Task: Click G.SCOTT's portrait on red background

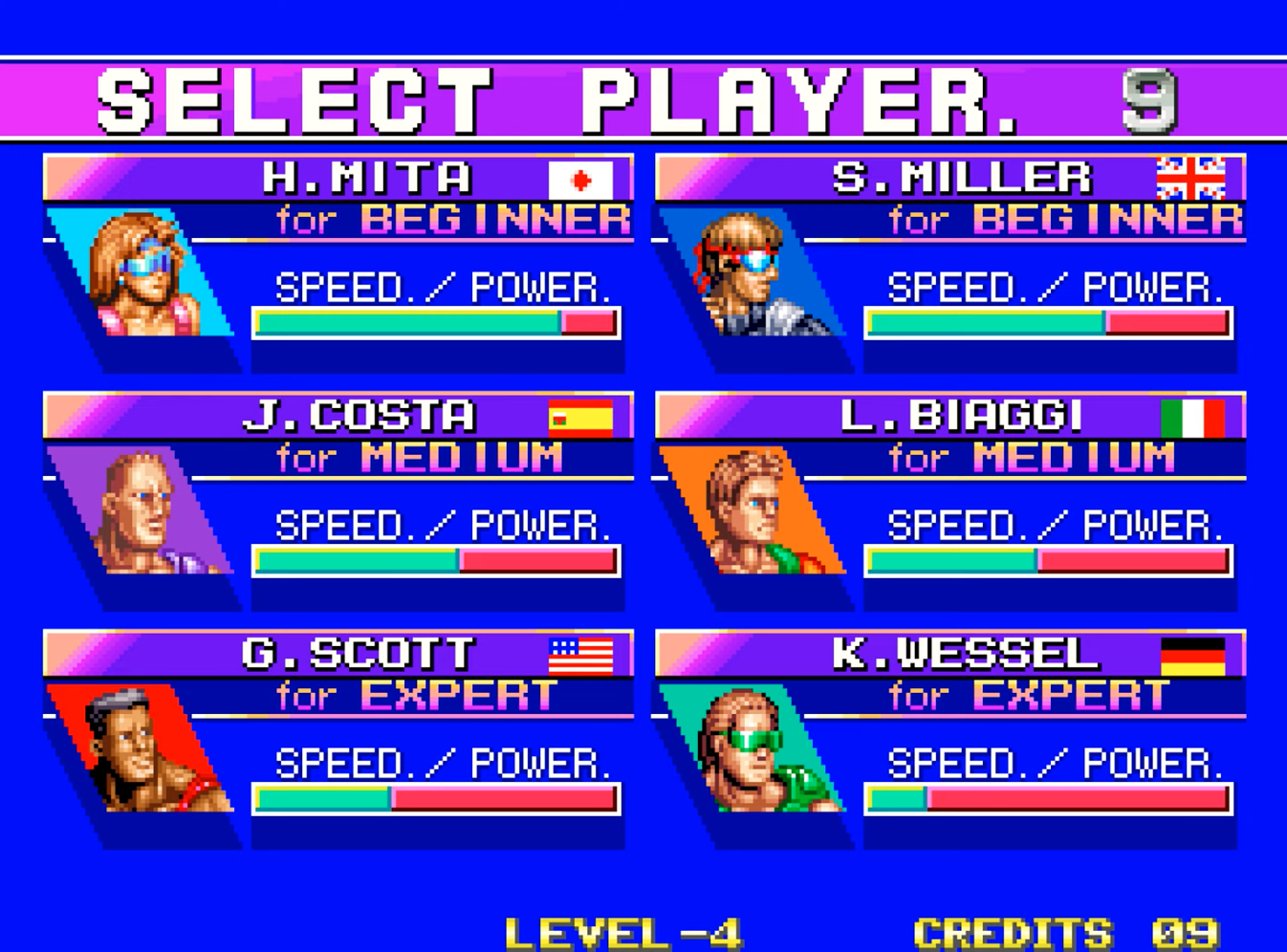Action: tap(143, 750)
